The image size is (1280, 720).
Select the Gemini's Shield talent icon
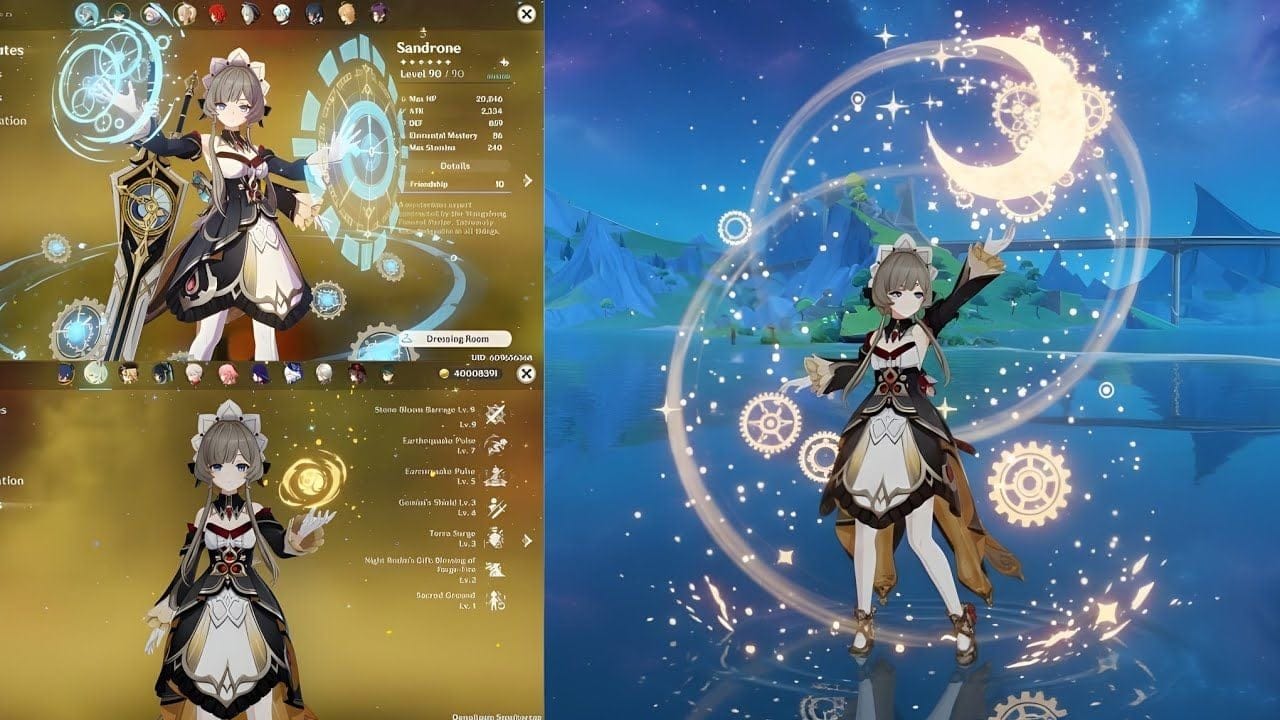(494, 508)
